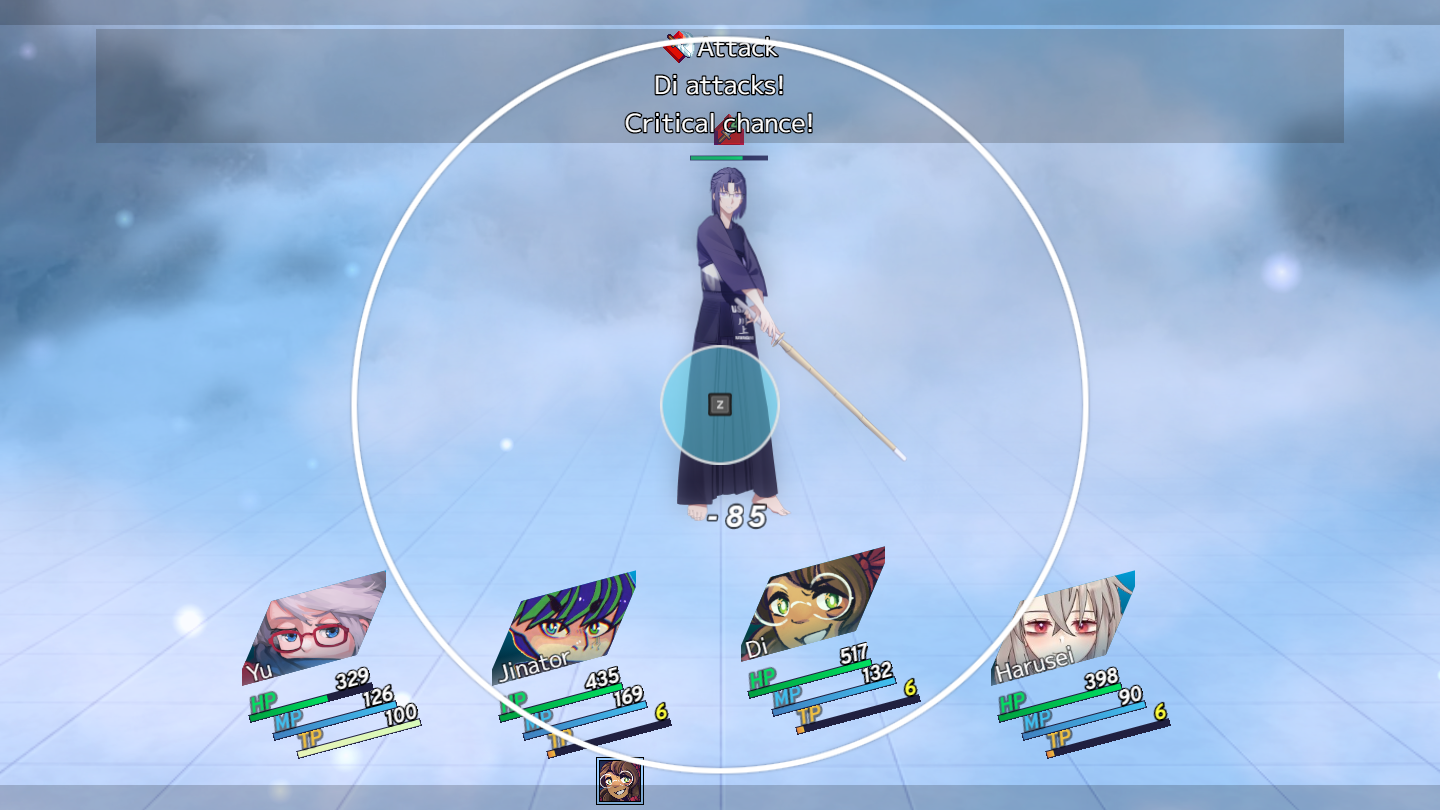Image resolution: width=1440 pixels, height=810 pixels.
Task: Click the Attack skill icon beside the Attack label
Action: (675, 47)
